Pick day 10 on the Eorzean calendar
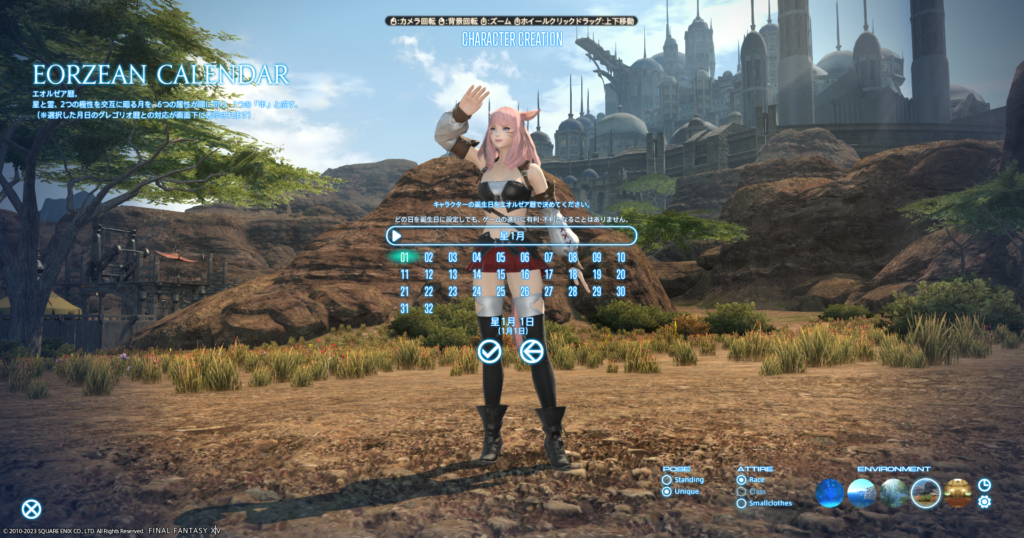This screenshot has width=1024, height=538. point(620,257)
